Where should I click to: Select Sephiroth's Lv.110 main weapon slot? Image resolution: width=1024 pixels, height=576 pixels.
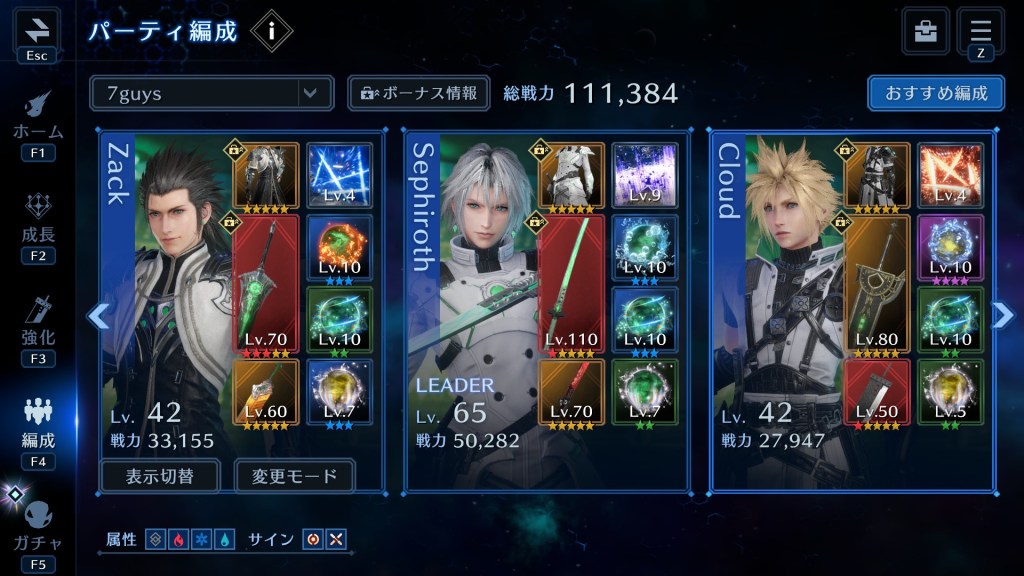pyautogui.click(x=571, y=283)
